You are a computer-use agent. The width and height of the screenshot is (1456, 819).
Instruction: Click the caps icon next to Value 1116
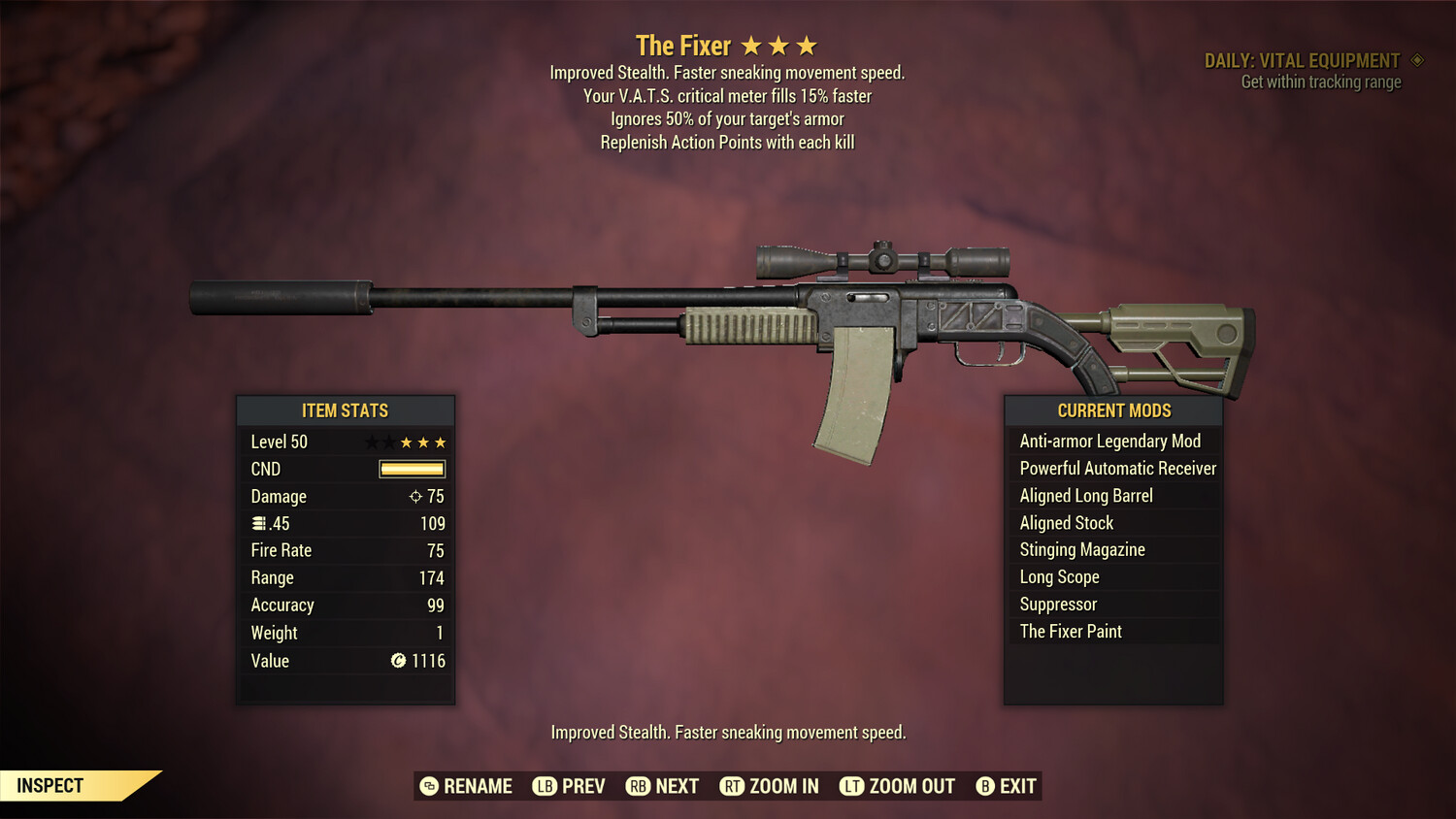coord(398,661)
